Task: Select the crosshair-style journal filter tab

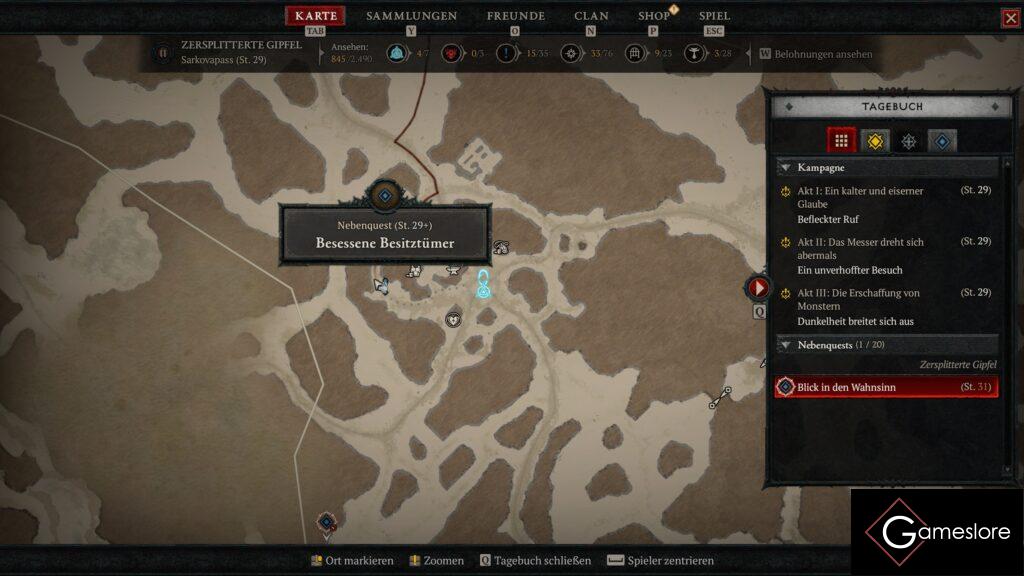Action: pyautogui.click(x=908, y=141)
